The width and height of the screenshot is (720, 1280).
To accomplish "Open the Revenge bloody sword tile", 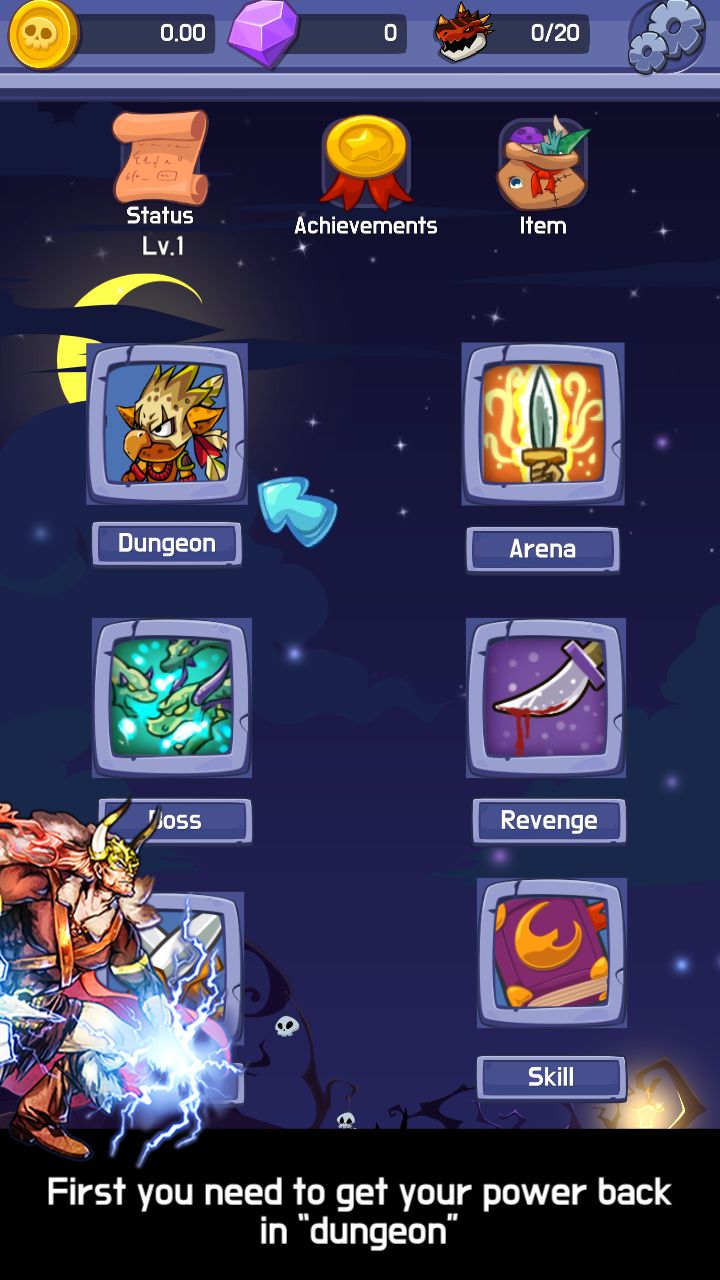I will (x=547, y=697).
